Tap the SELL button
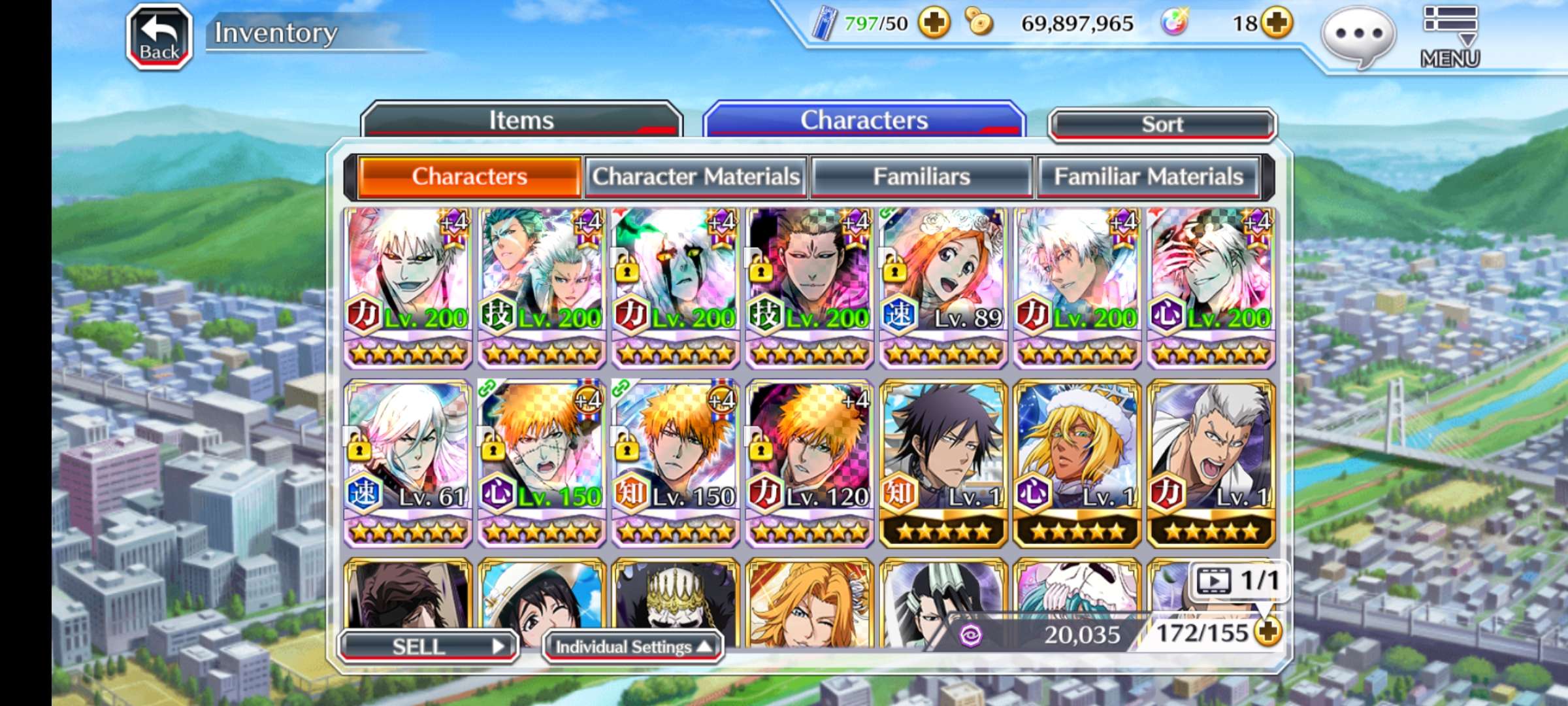Screen dimensions: 1568x706 point(428,647)
